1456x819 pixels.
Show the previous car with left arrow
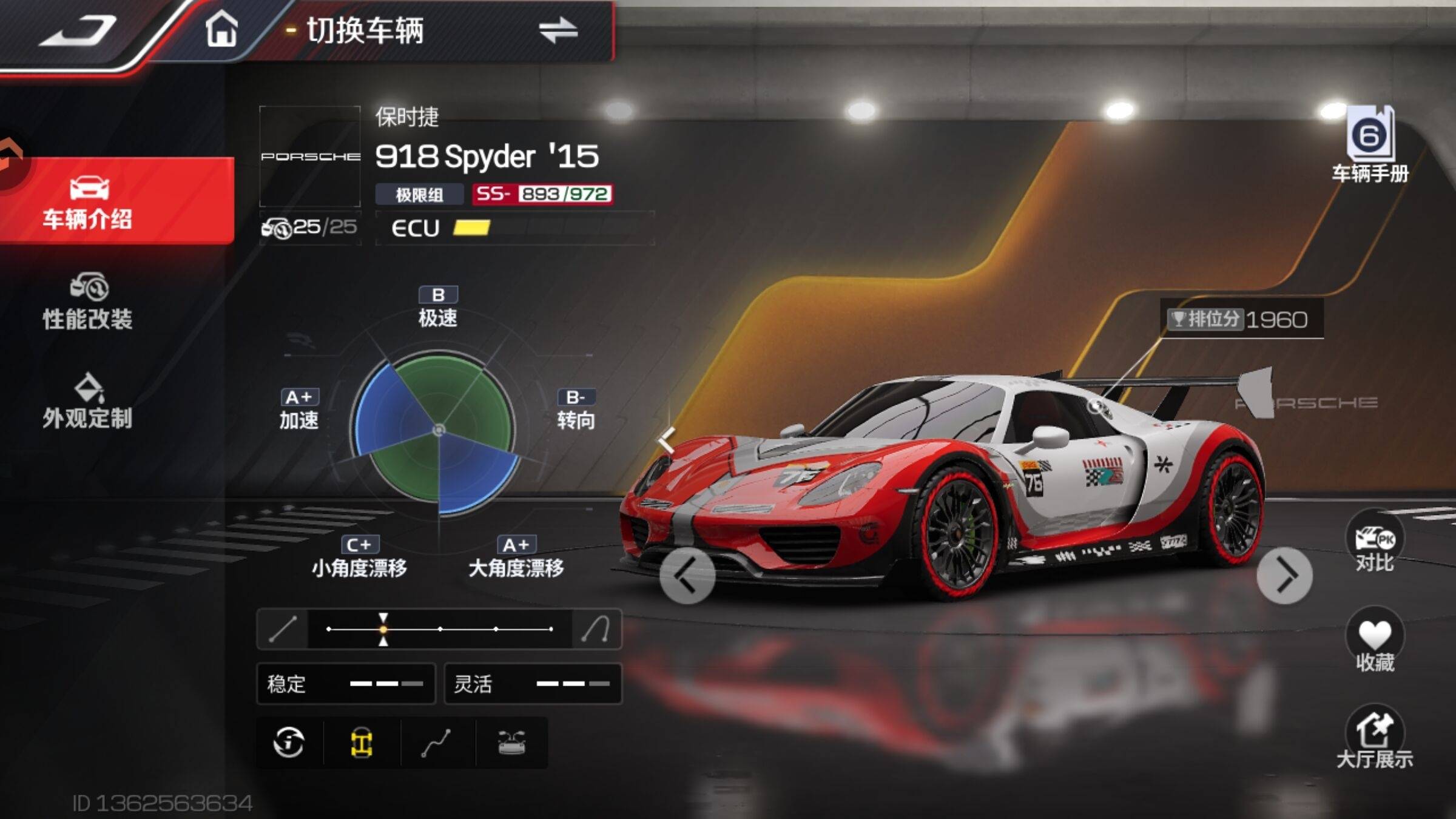click(x=687, y=576)
